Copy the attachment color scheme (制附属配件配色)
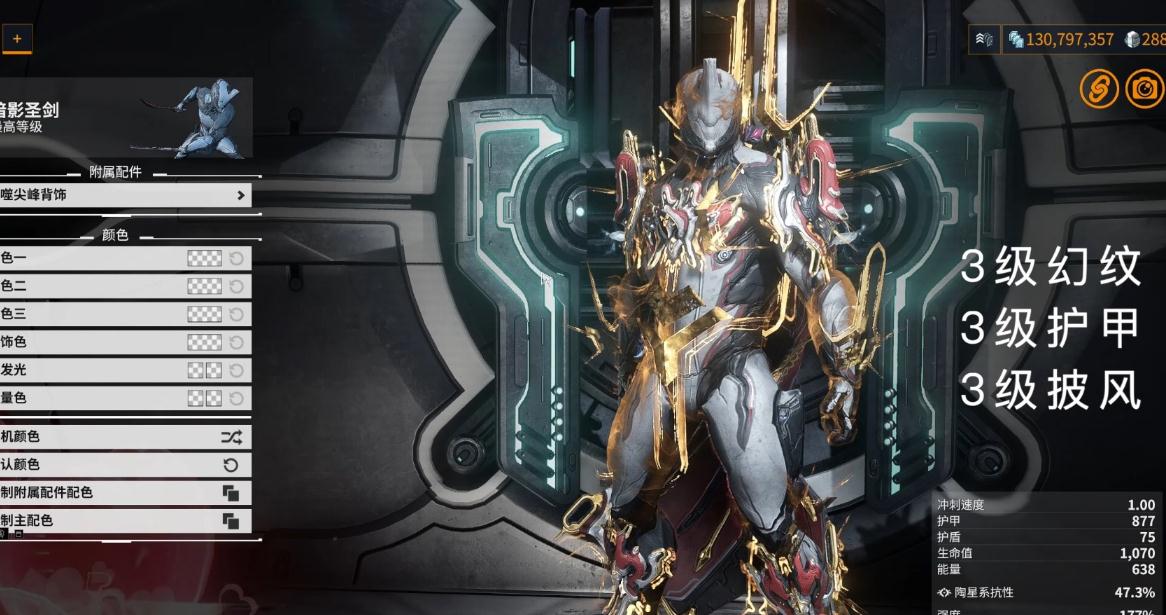 click(x=230, y=493)
